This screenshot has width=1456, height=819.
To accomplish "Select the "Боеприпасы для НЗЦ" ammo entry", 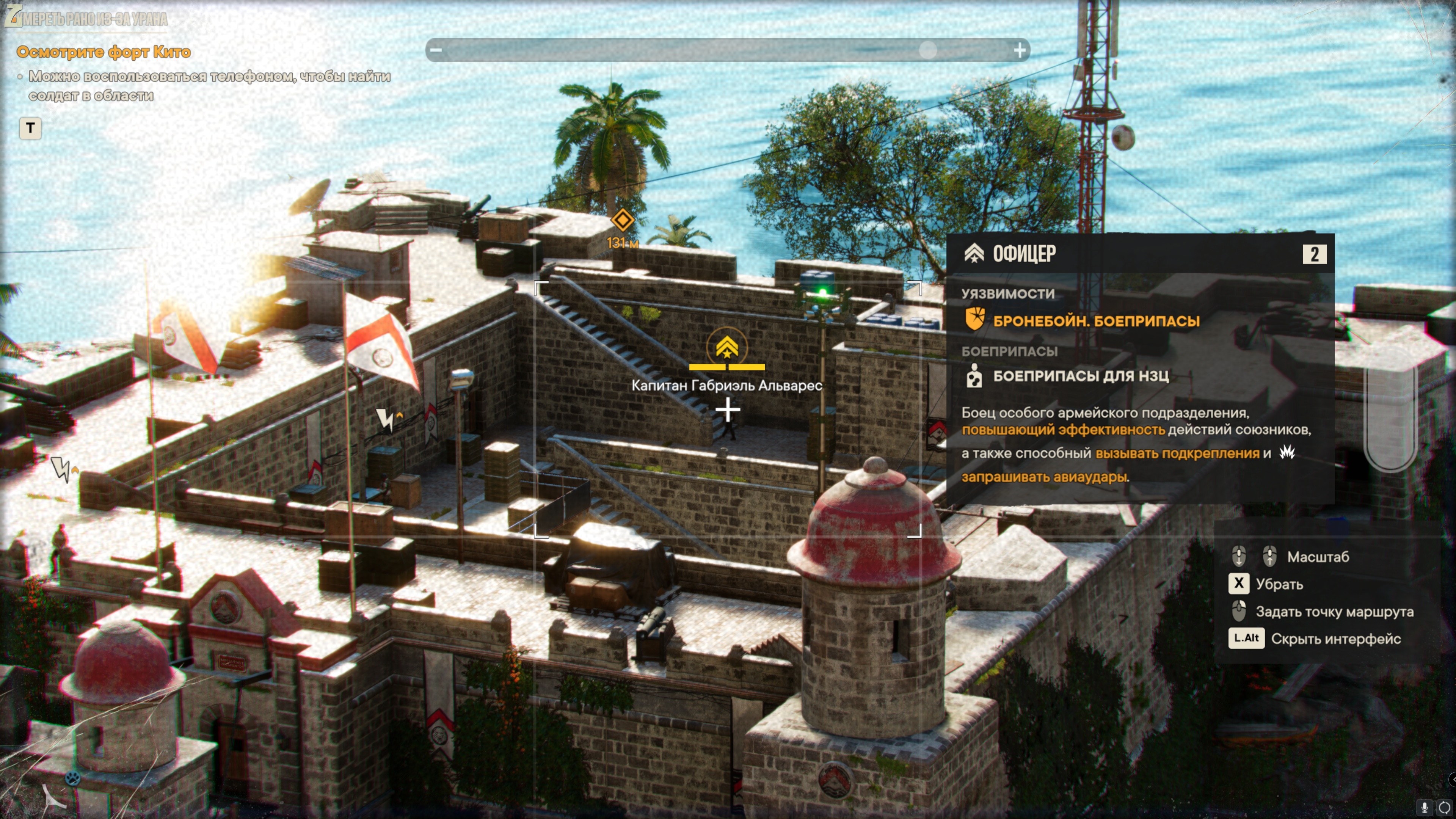I will [1081, 376].
